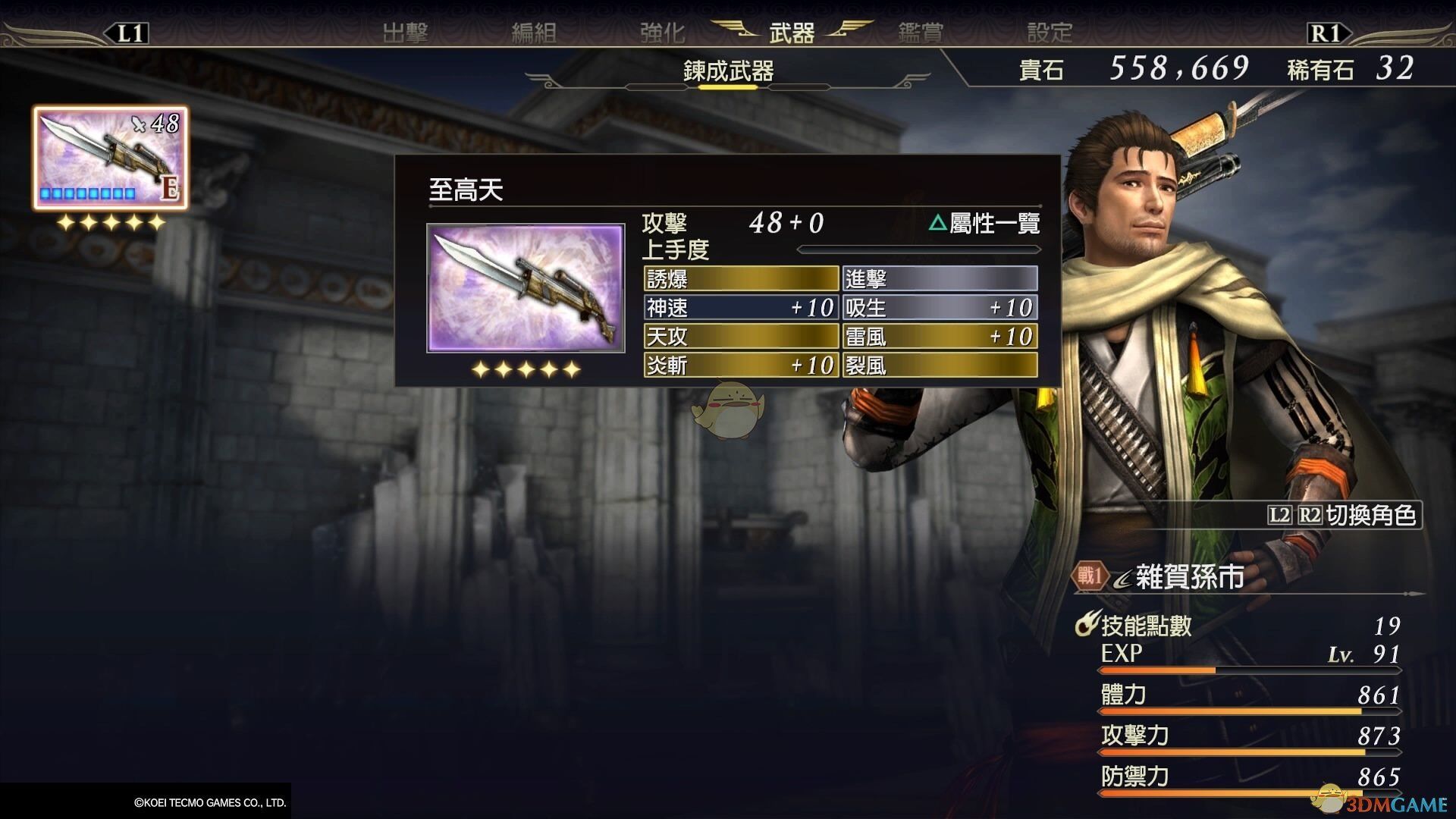Image resolution: width=1456 pixels, height=819 pixels.
Task: Select the 強化 tab
Action: click(662, 33)
